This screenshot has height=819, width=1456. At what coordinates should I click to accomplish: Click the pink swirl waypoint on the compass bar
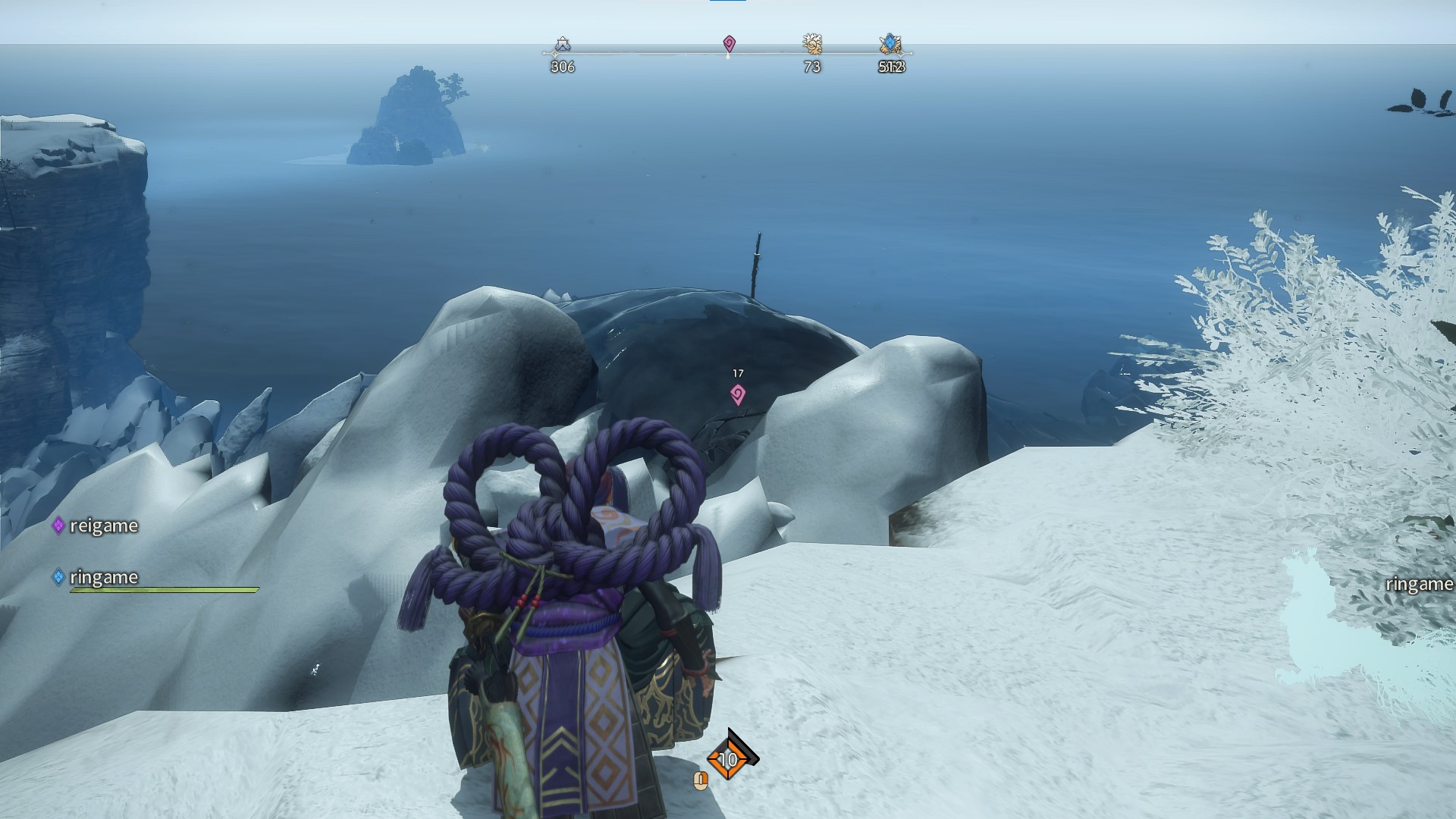(729, 43)
